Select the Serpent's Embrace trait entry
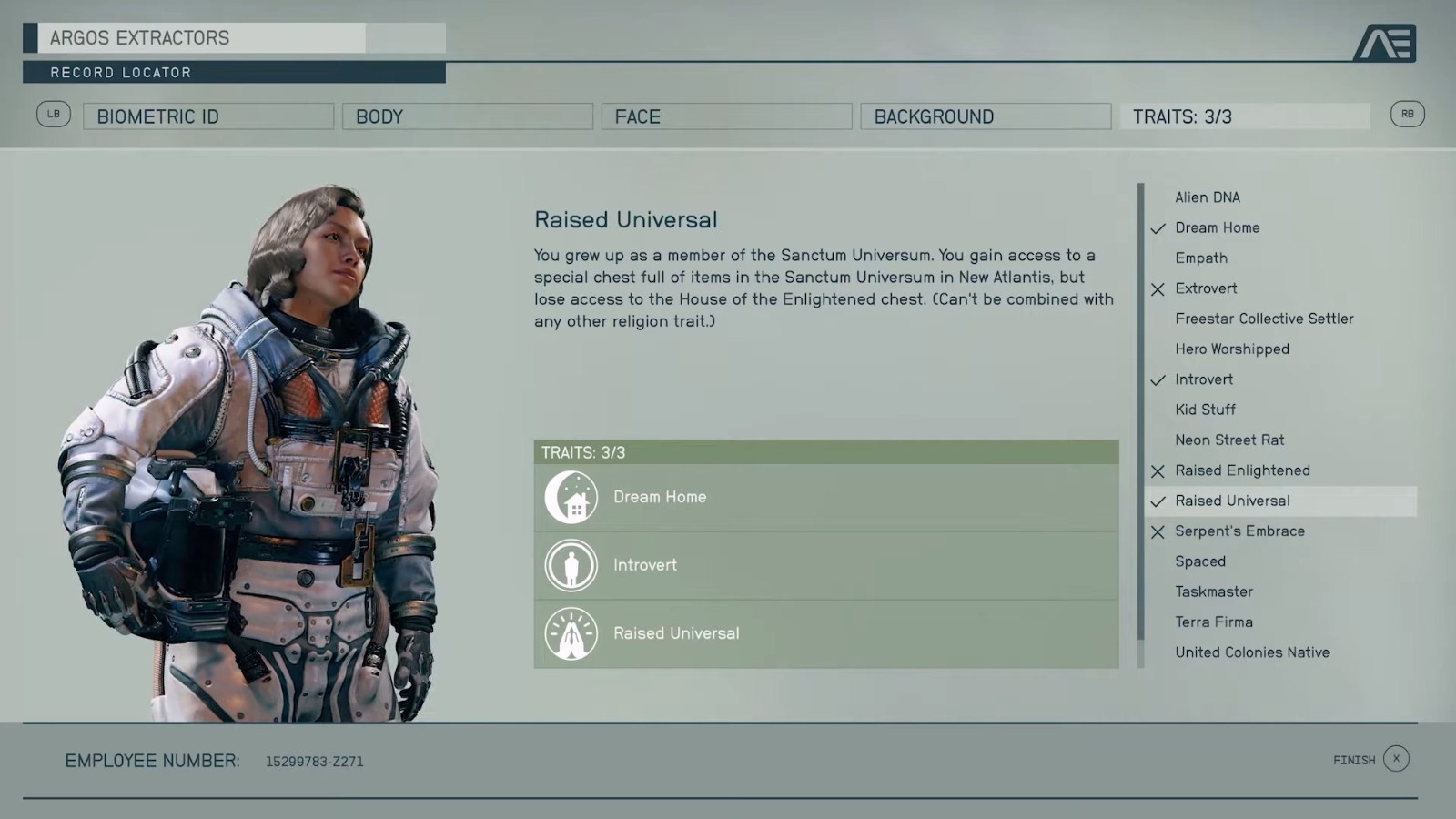Image resolution: width=1456 pixels, height=819 pixels. (1239, 531)
